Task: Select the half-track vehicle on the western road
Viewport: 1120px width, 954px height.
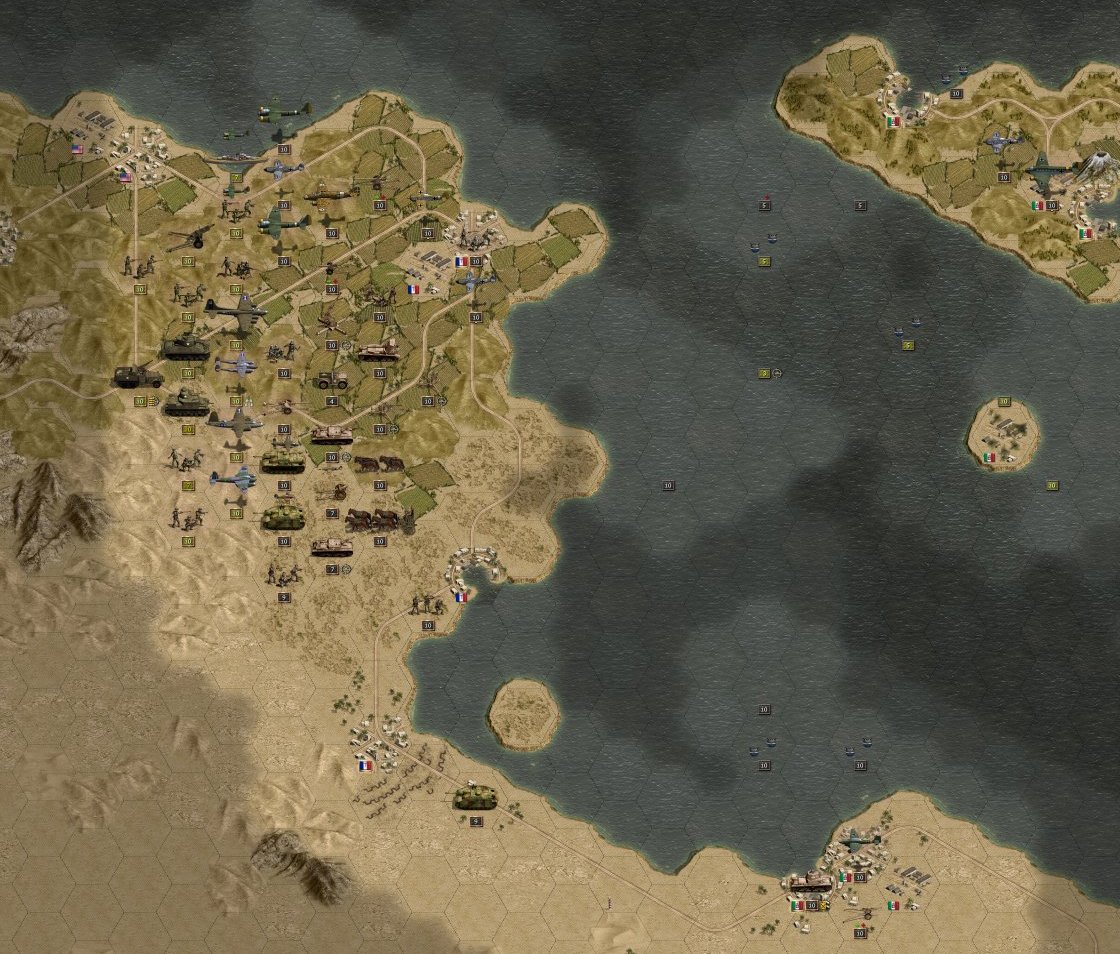Action: coord(138,377)
